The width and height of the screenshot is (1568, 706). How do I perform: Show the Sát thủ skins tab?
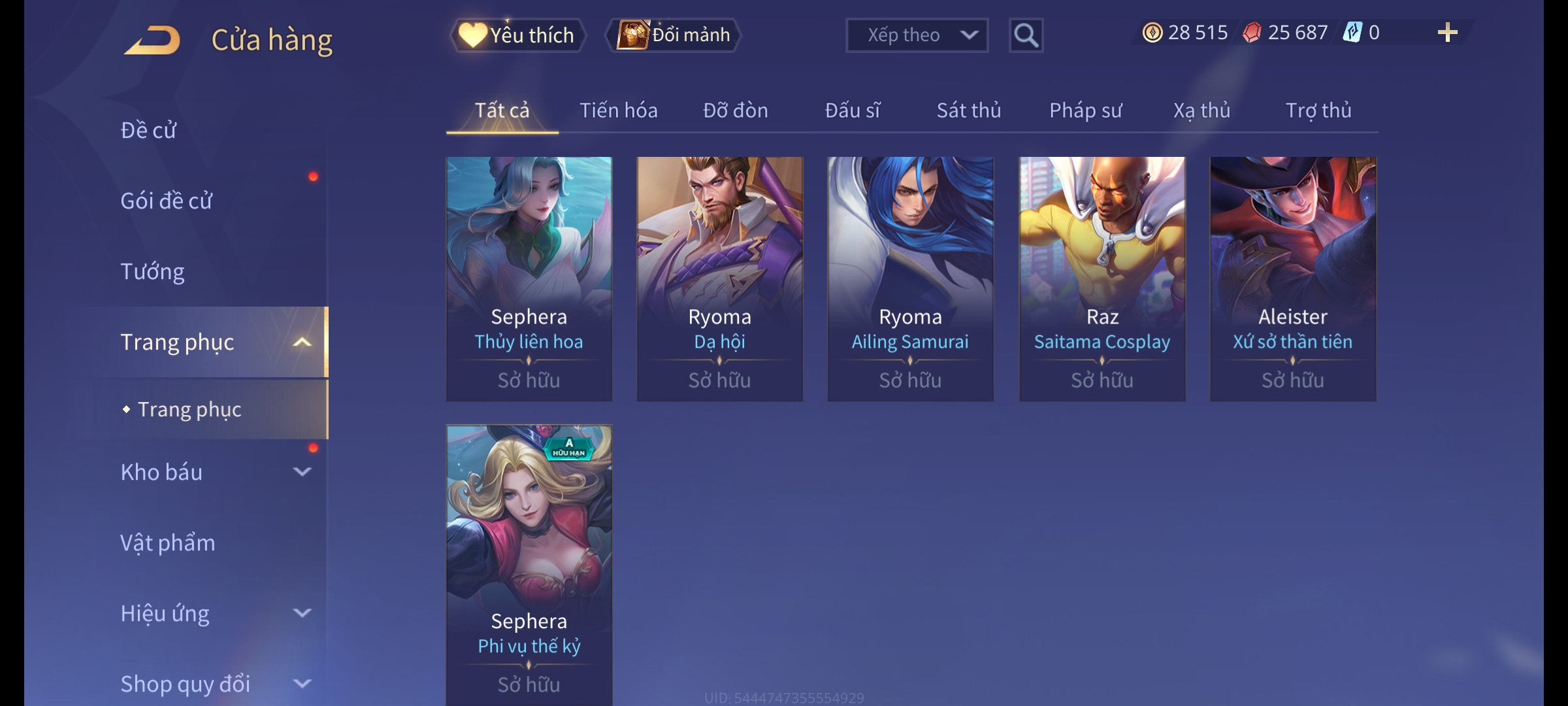click(968, 110)
